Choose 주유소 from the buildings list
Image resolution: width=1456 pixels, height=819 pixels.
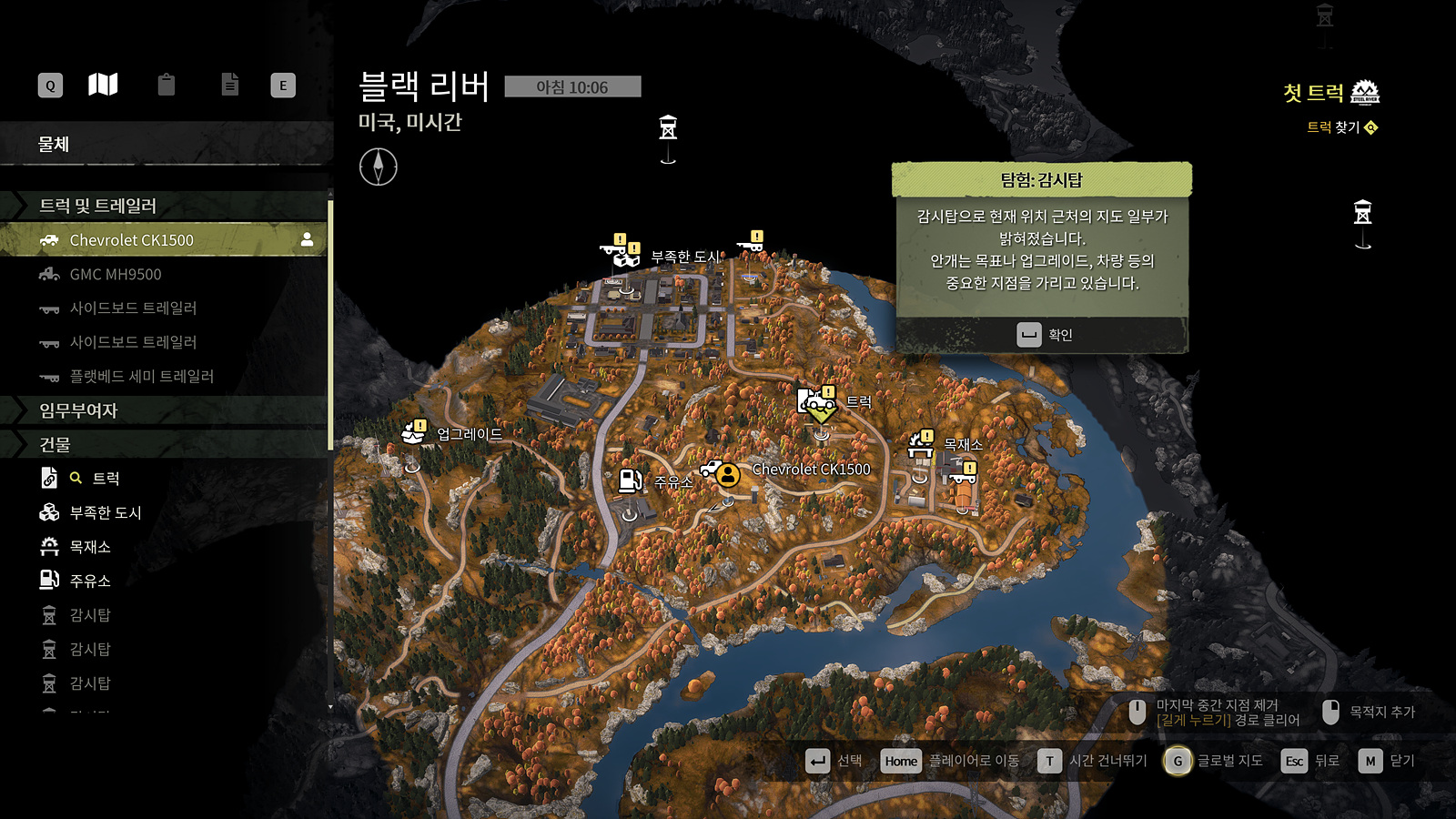(x=90, y=581)
